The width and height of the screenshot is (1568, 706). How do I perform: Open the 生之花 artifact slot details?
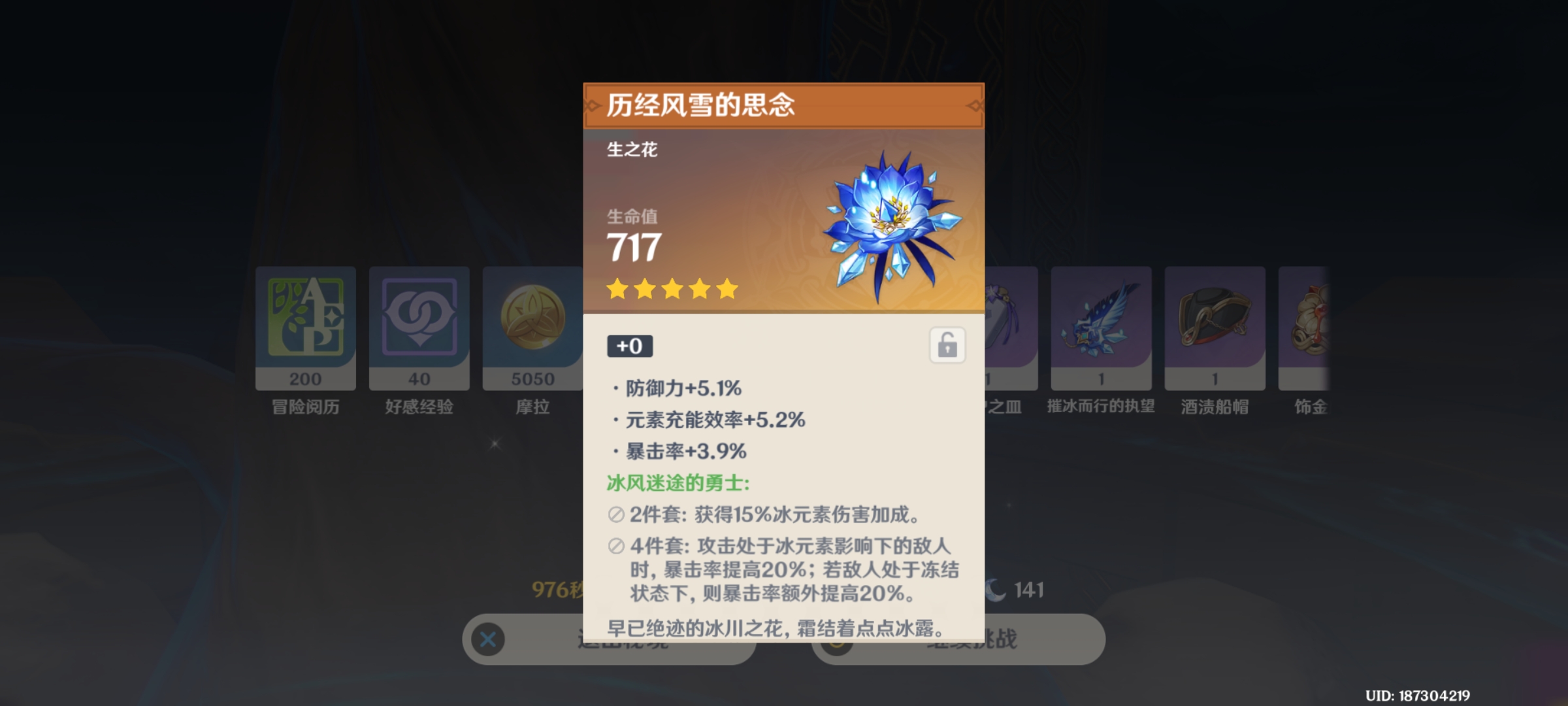630,150
